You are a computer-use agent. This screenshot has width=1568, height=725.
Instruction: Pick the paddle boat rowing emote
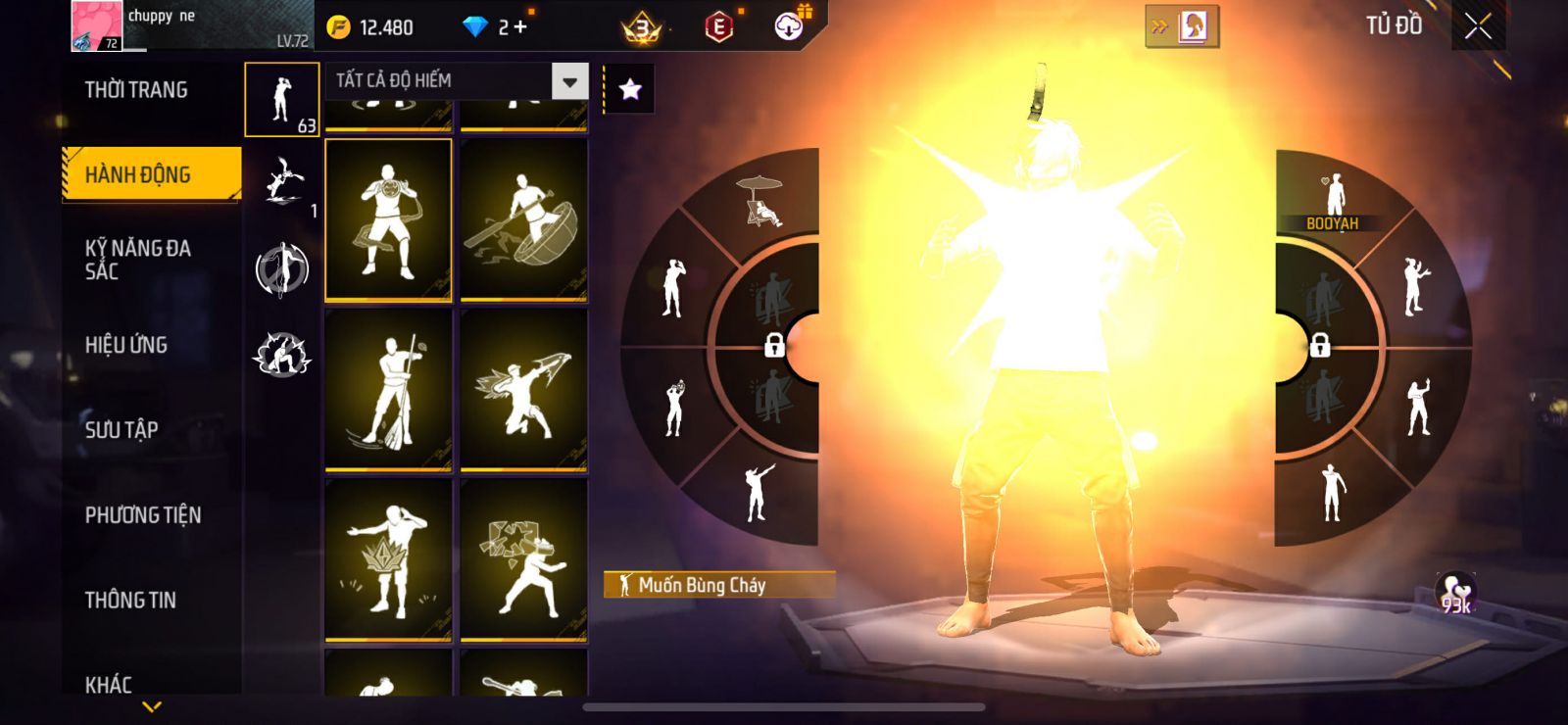(x=523, y=219)
